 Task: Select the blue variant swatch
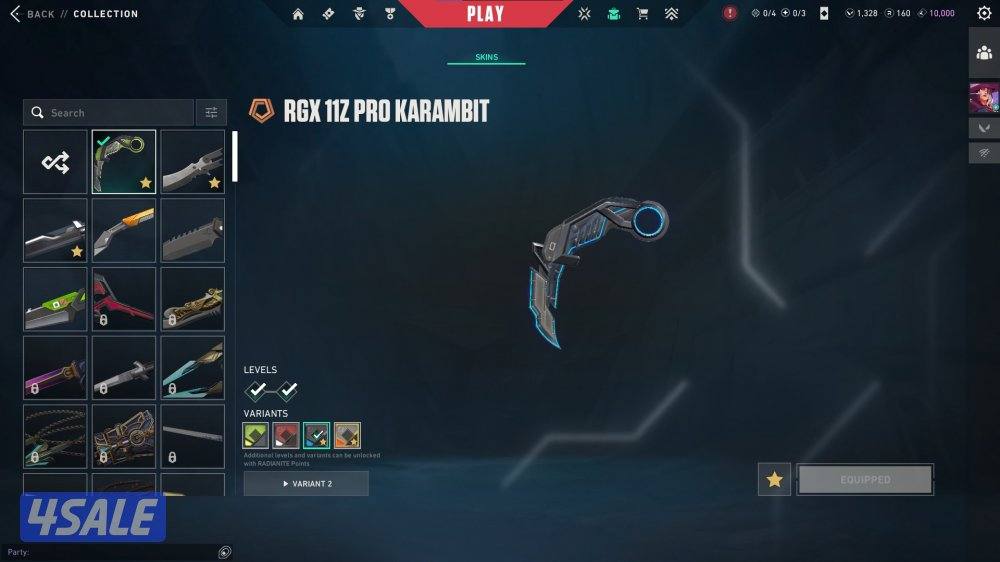tap(317, 435)
